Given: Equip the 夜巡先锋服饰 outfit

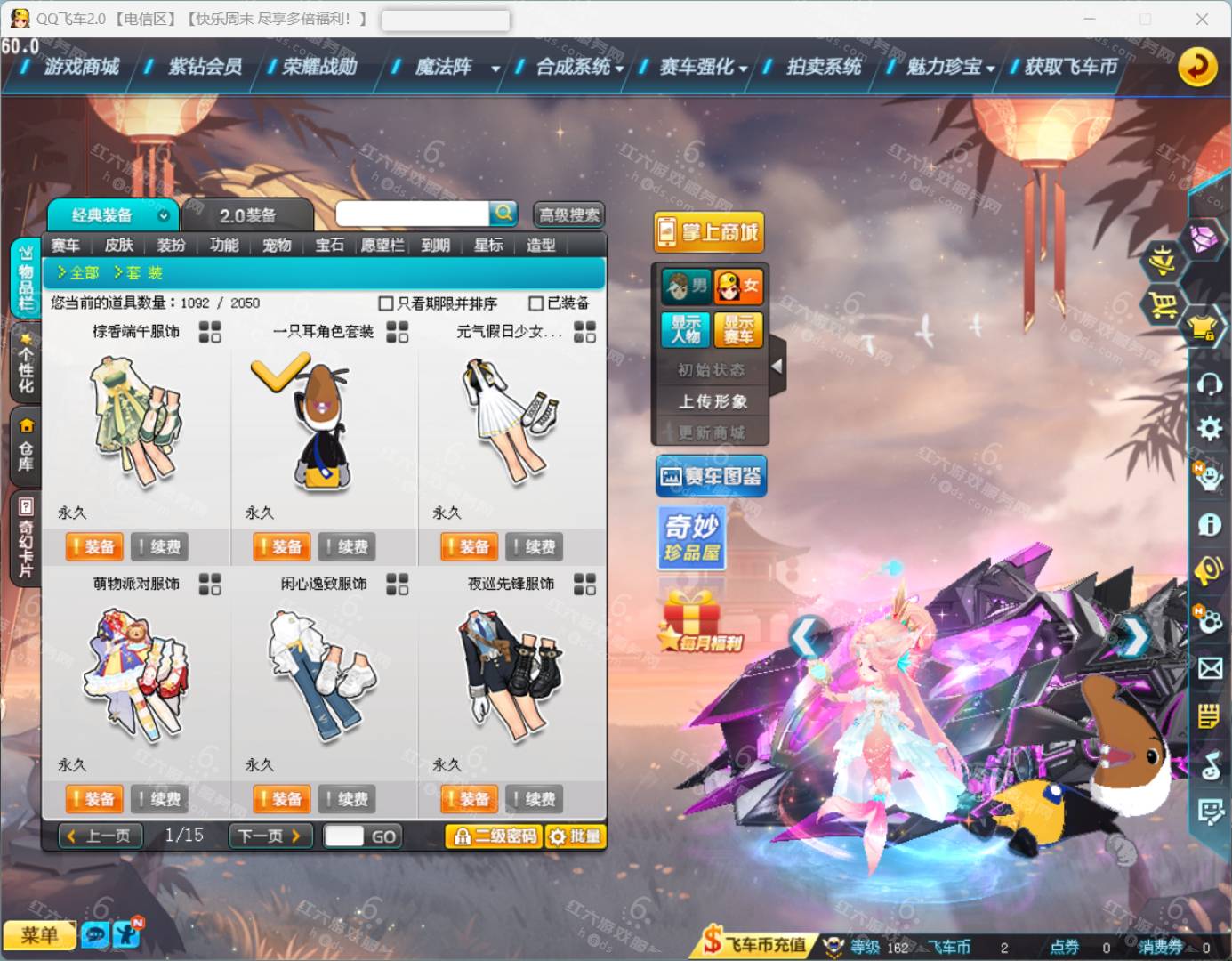Looking at the screenshot, I should click(x=467, y=799).
